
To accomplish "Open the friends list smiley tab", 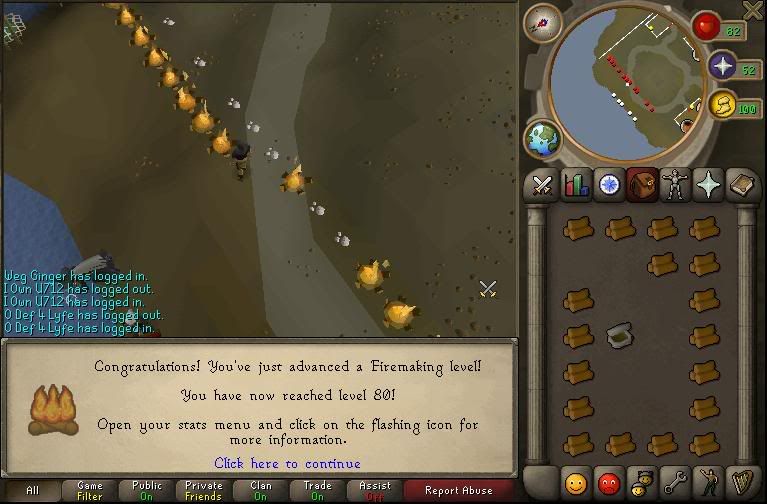I will click(x=576, y=482).
